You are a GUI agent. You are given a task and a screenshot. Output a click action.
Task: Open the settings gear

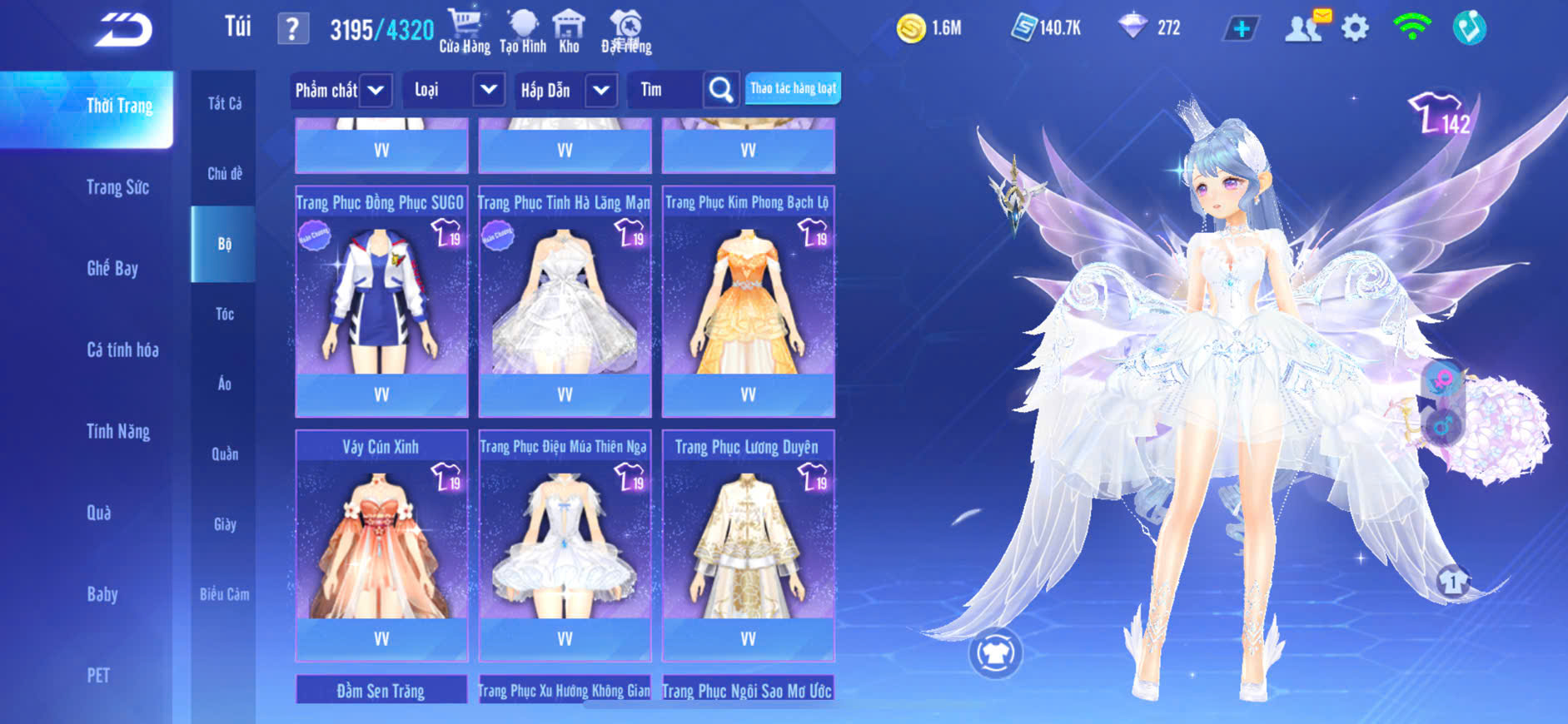pyautogui.click(x=1355, y=28)
